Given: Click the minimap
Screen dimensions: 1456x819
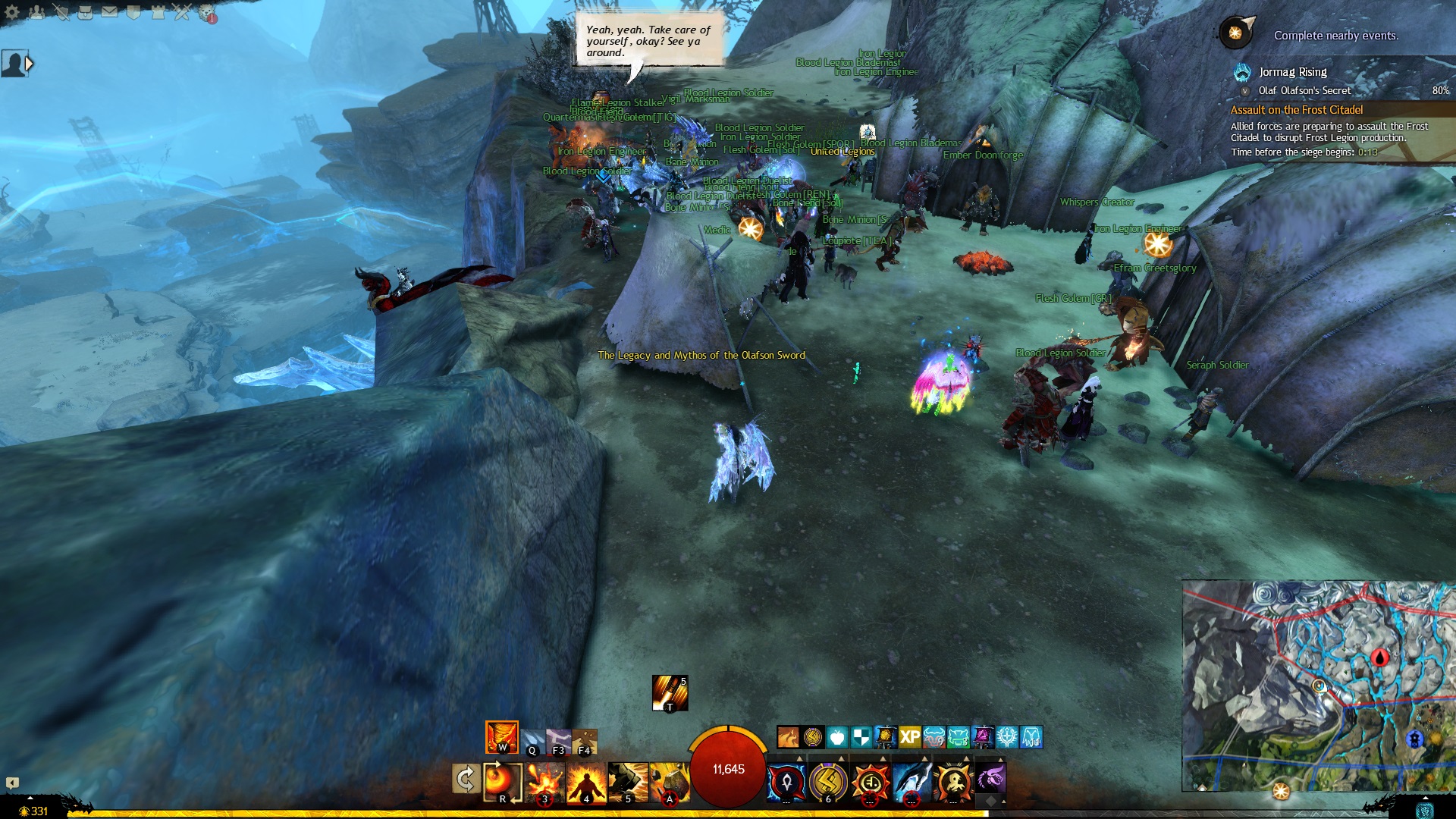Looking at the screenshot, I should (x=1318, y=686).
